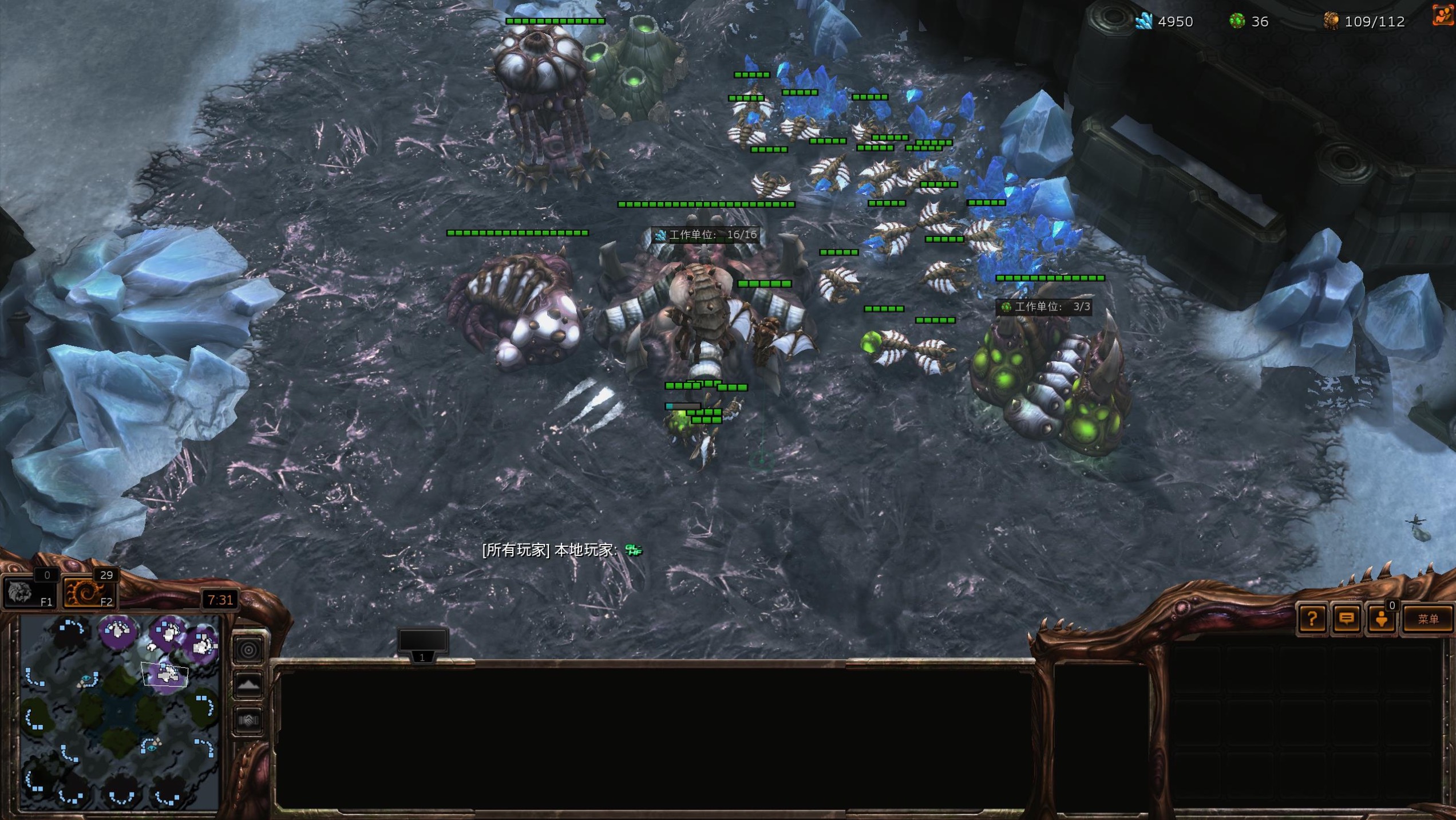Open the 菜单 game menu

tap(1427, 619)
